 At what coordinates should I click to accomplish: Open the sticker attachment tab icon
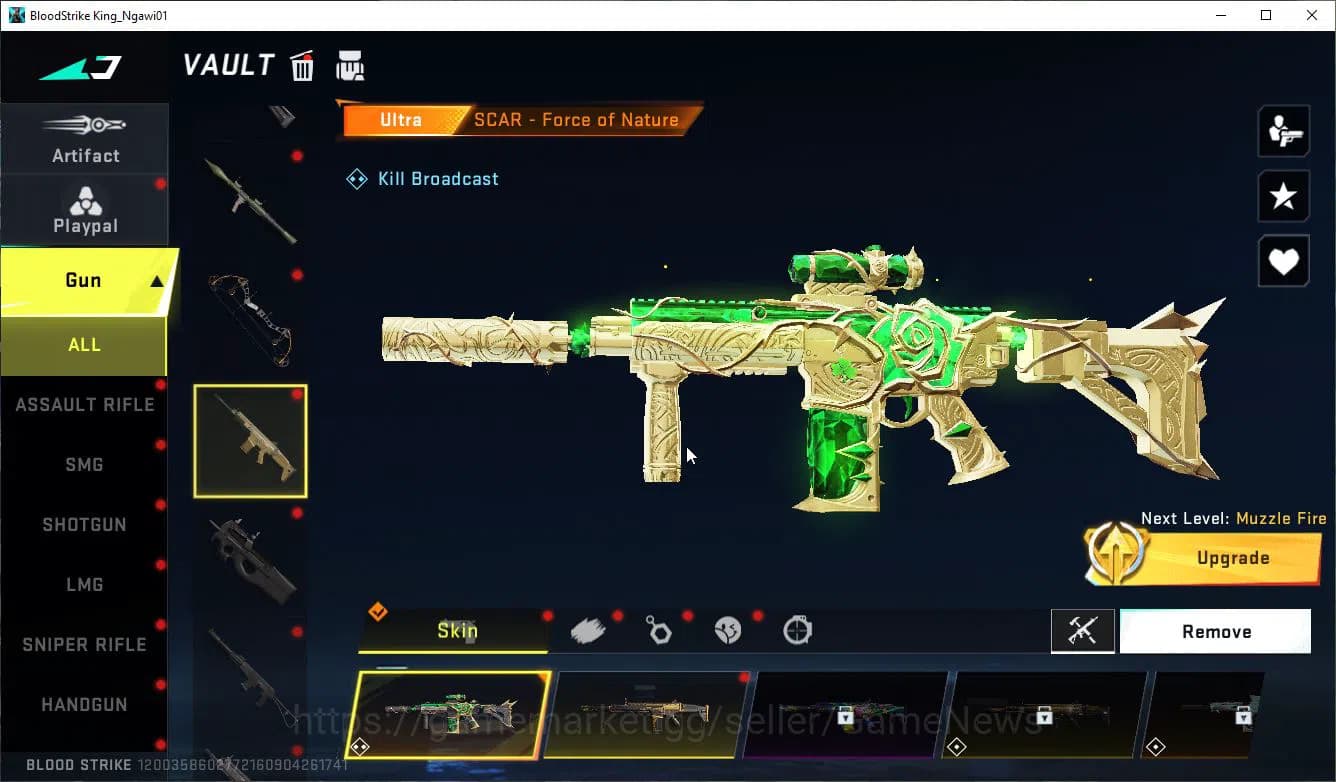[x=729, y=629]
